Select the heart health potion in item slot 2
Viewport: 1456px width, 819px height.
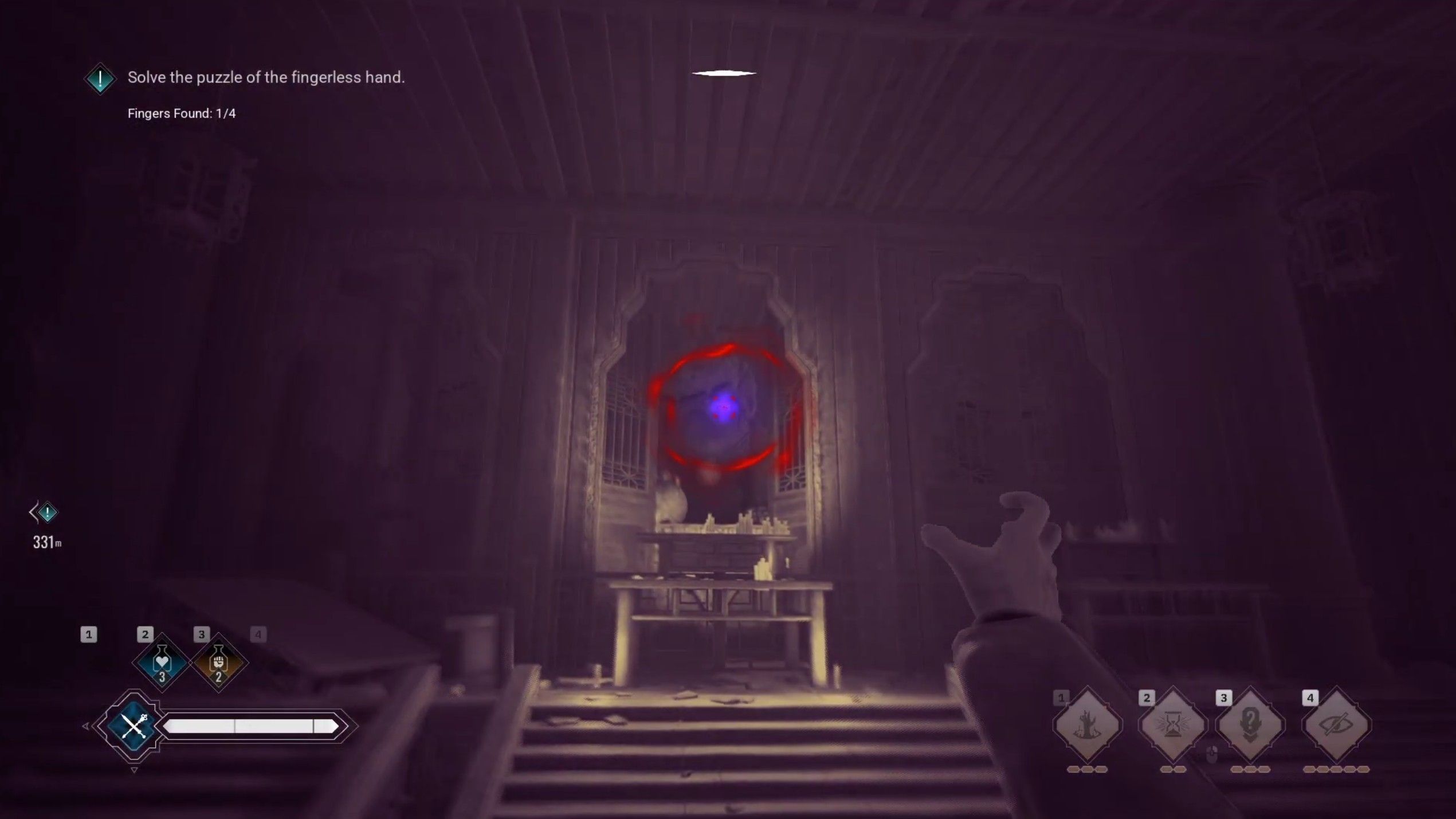[x=162, y=662]
